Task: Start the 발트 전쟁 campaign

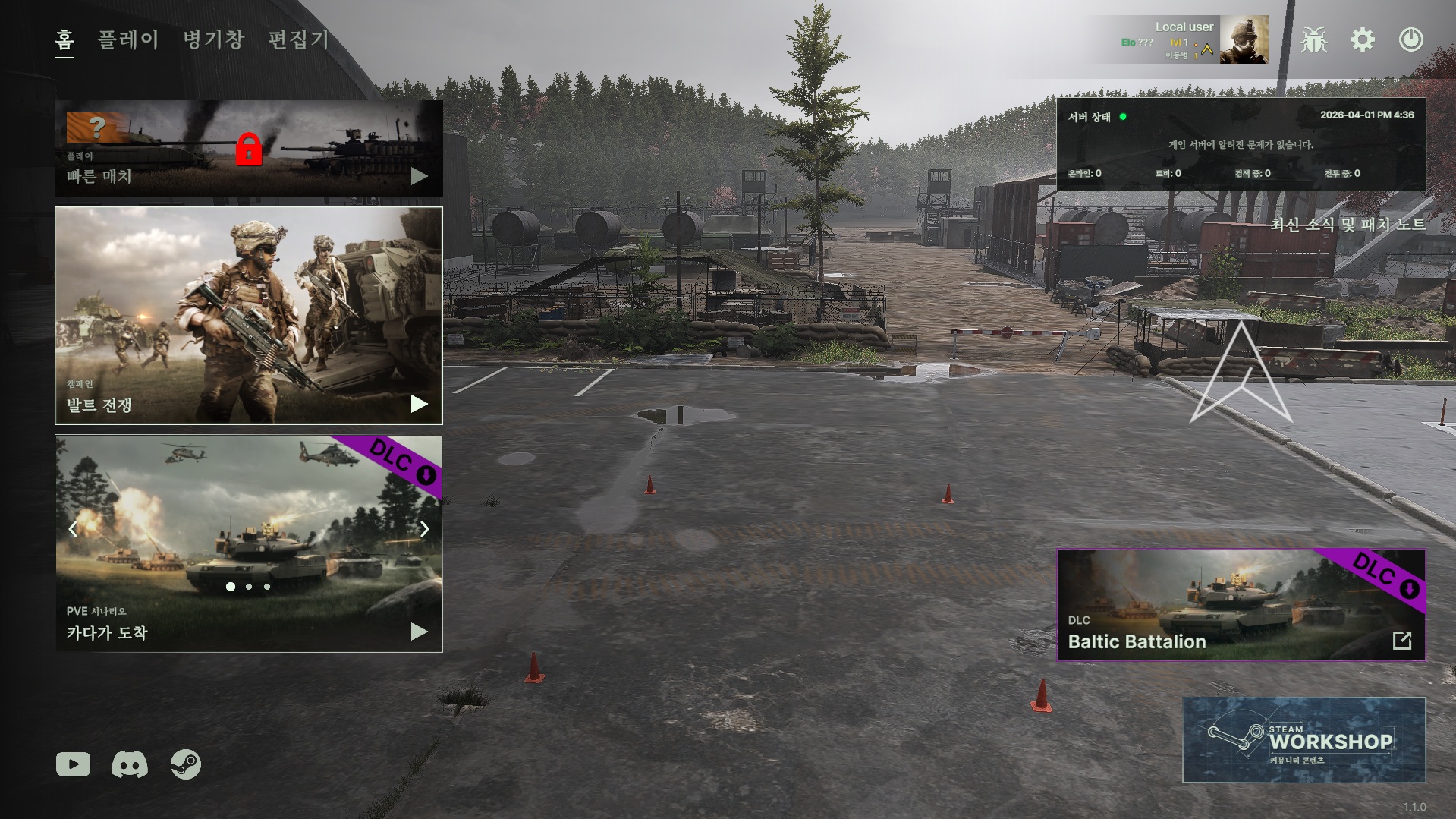Action: pos(248,315)
